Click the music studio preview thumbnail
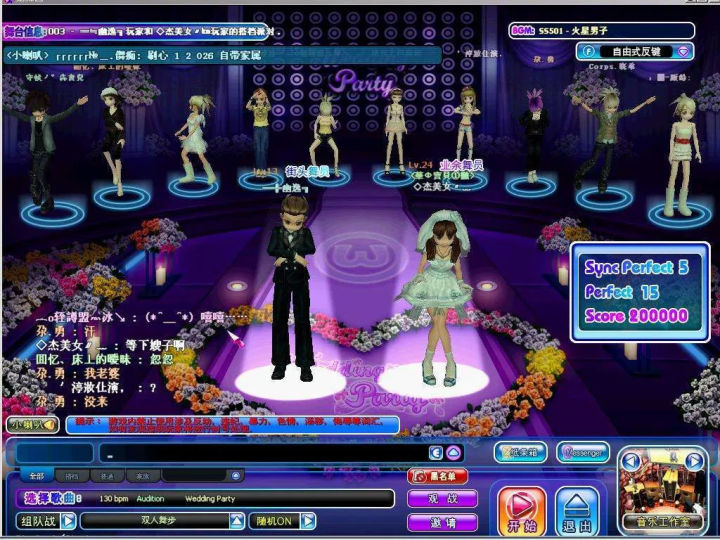The width and height of the screenshot is (720, 540). coord(661,488)
